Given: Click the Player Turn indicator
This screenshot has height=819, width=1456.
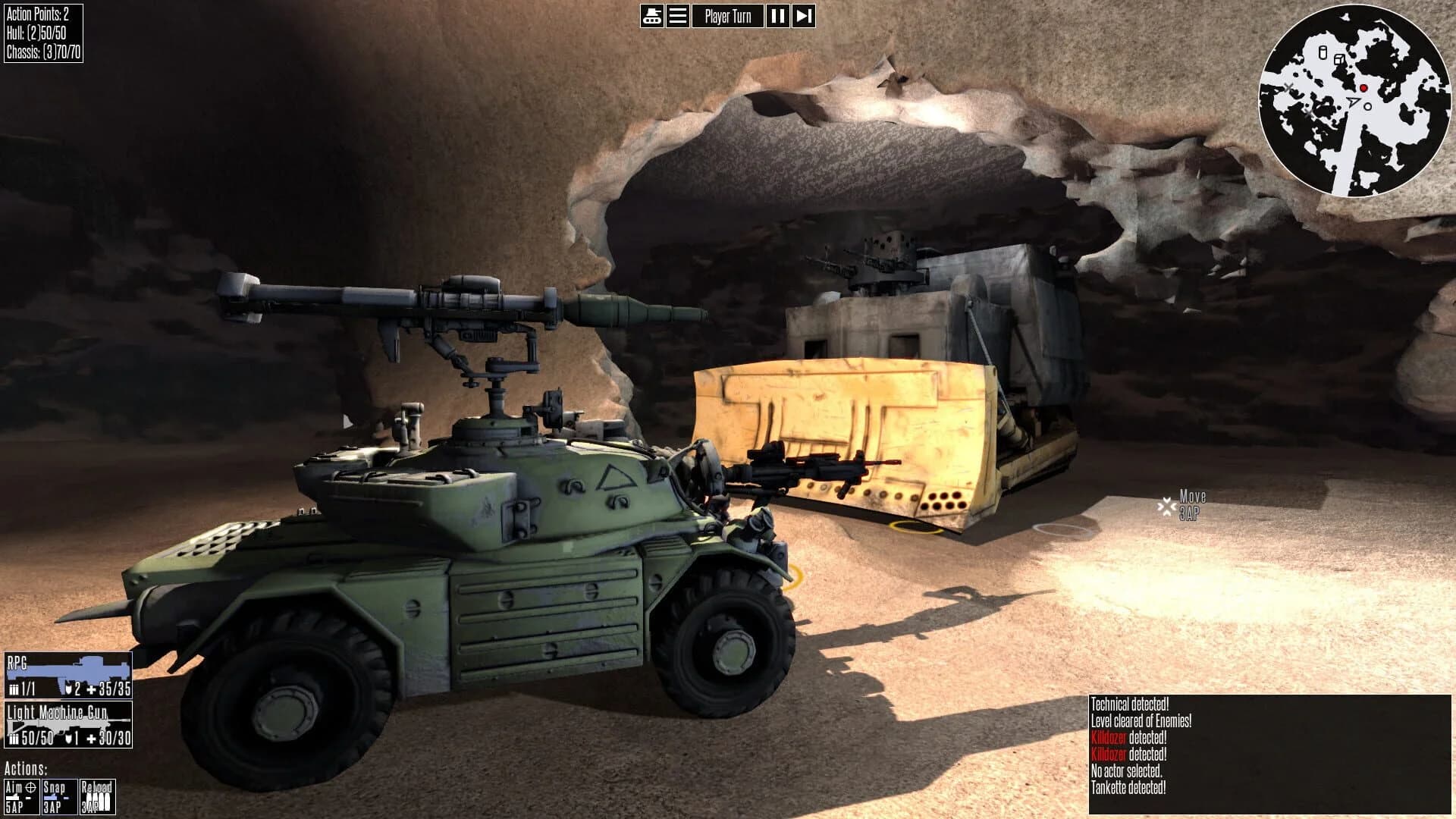Looking at the screenshot, I should [x=728, y=15].
